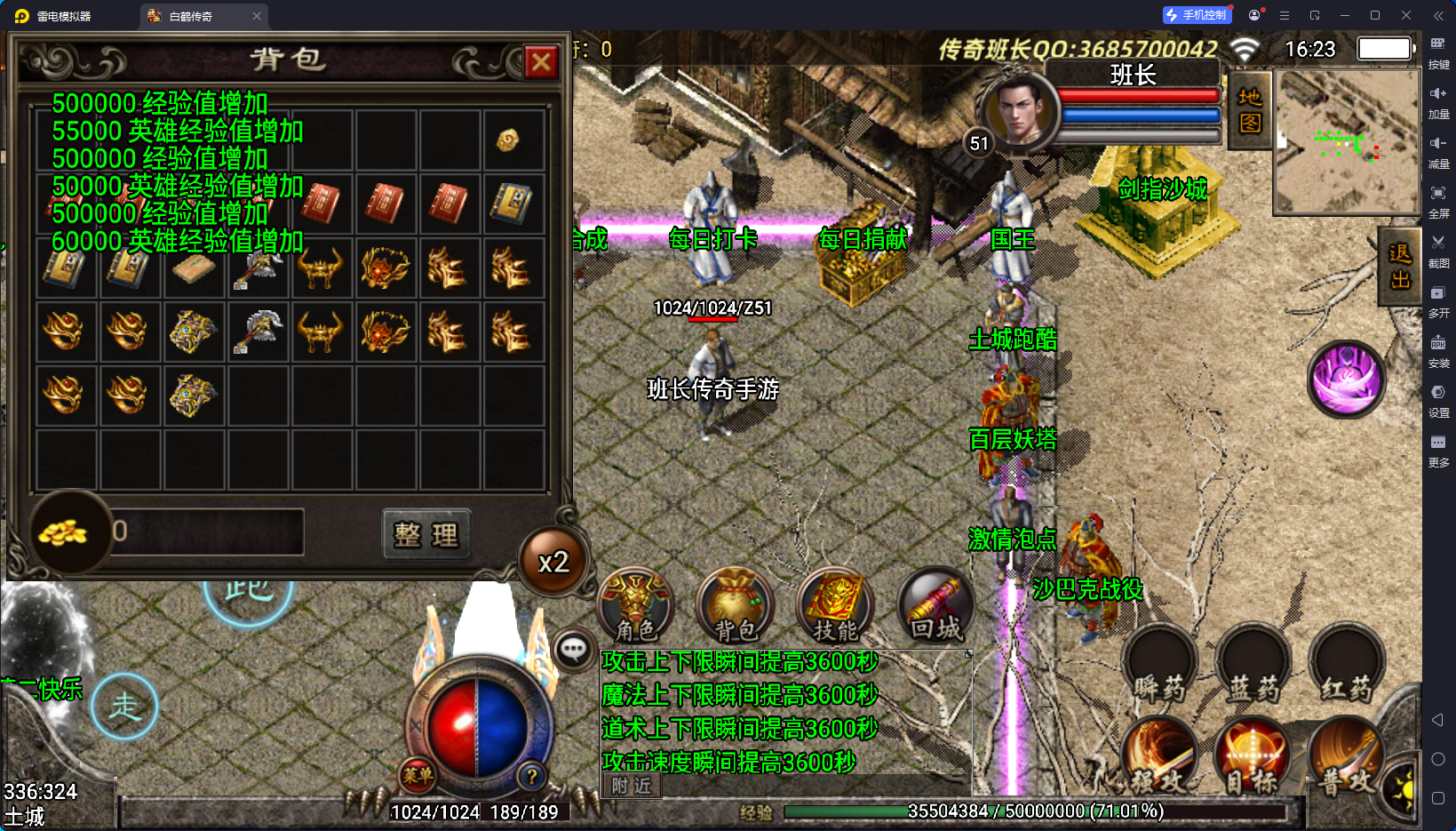Use the 红药 health potion slot
This screenshot has height=831, width=1456.
(x=1347, y=667)
